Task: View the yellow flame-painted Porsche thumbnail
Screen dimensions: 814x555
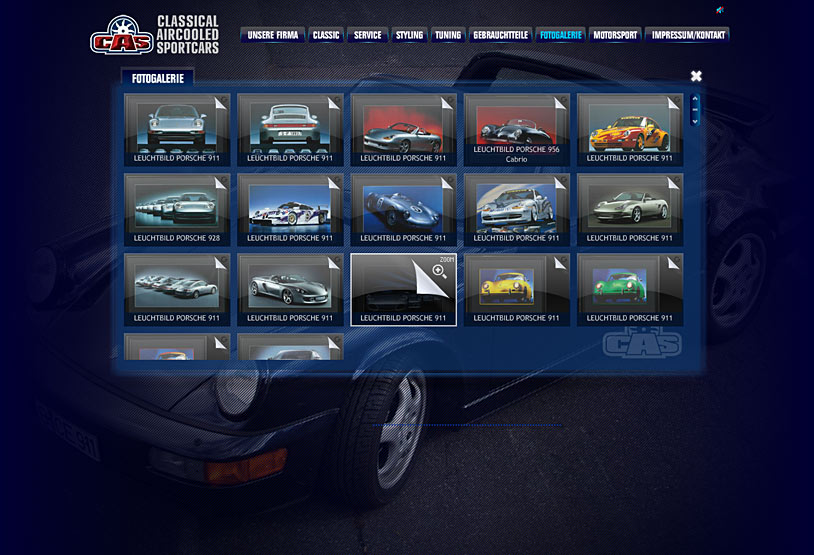Action: point(630,128)
